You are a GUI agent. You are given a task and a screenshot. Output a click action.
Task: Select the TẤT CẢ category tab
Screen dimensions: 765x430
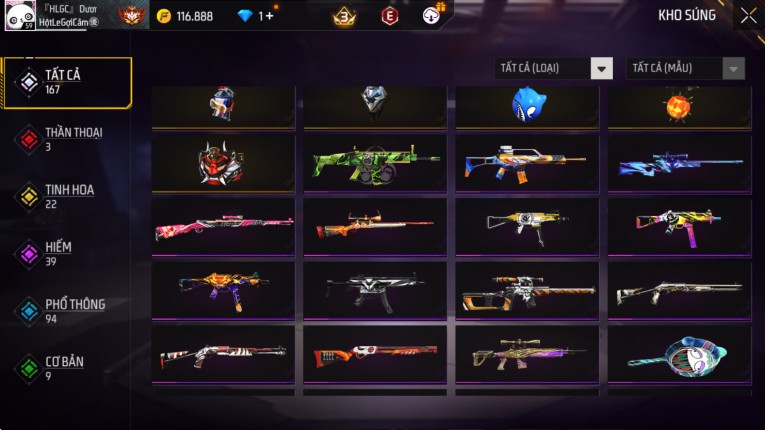pos(66,82)
